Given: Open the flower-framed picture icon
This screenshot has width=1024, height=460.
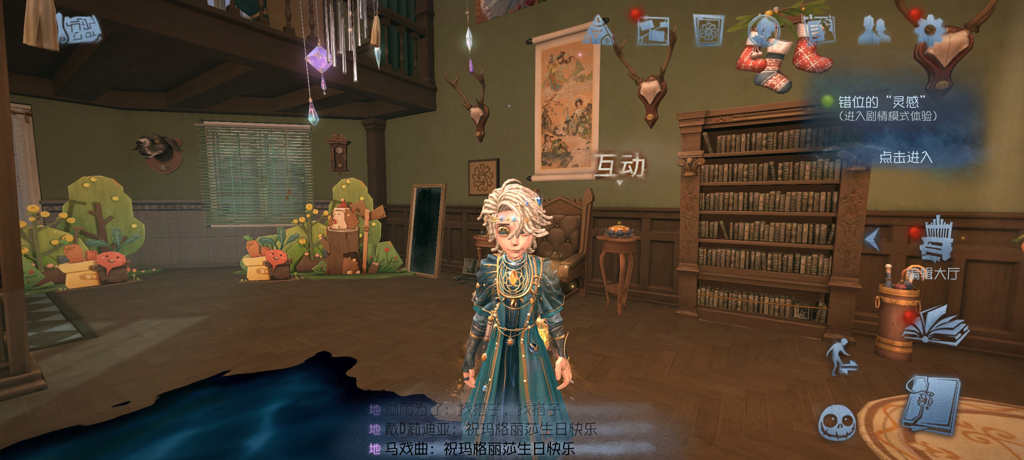Looking at the screenshot, I should click(x=708, y=31).
